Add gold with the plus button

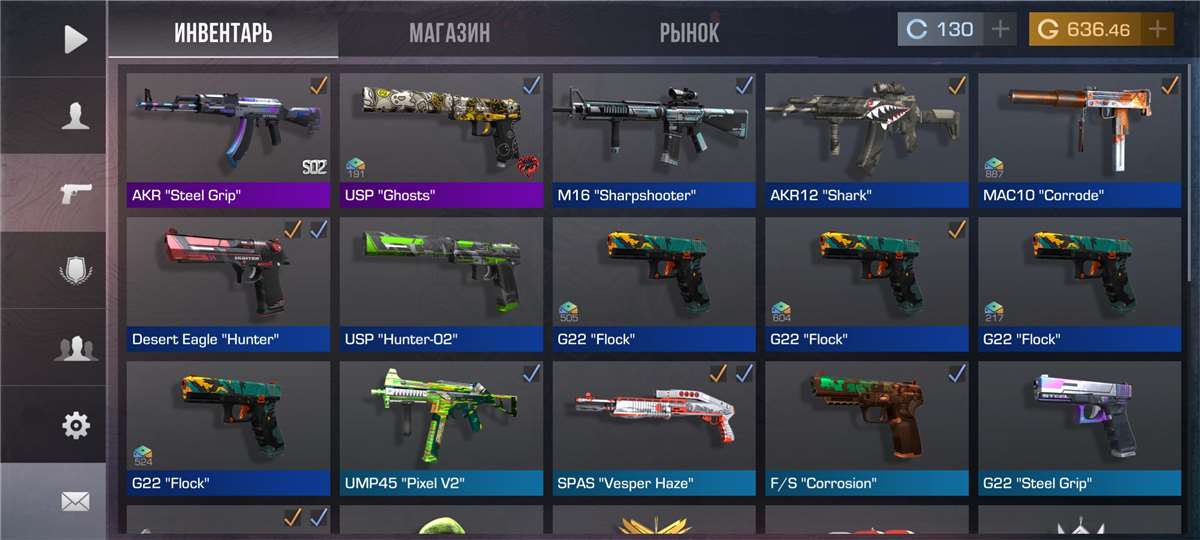coord(1157,29)
